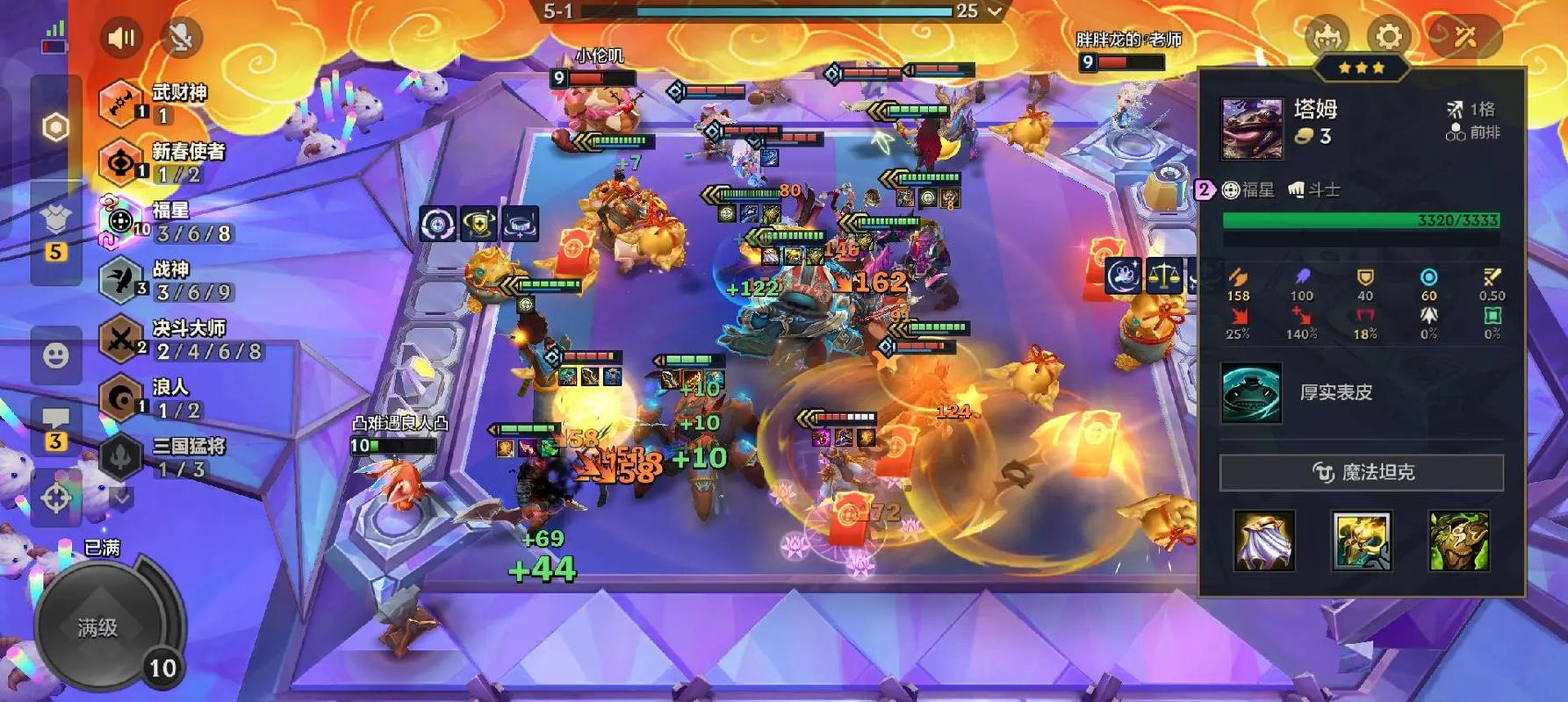Open the settings gear menu
Screen dimensions: 1568x702
[1388, 37]
